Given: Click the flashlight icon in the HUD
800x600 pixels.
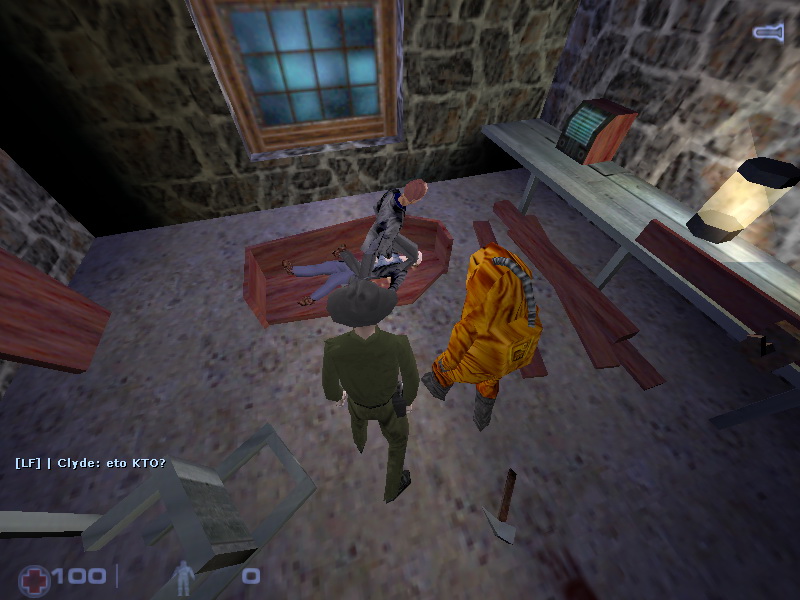Looking at the screenshot, I should (x=768, y=33).
